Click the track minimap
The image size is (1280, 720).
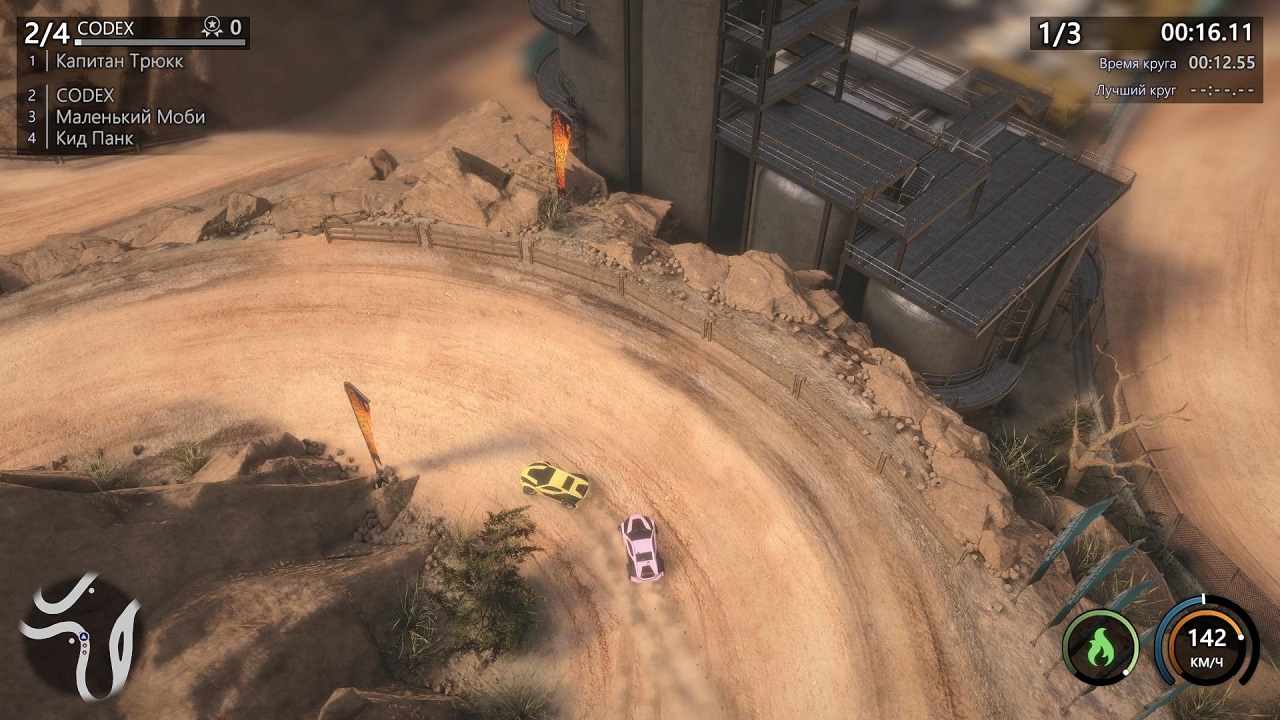click(80, 637)
